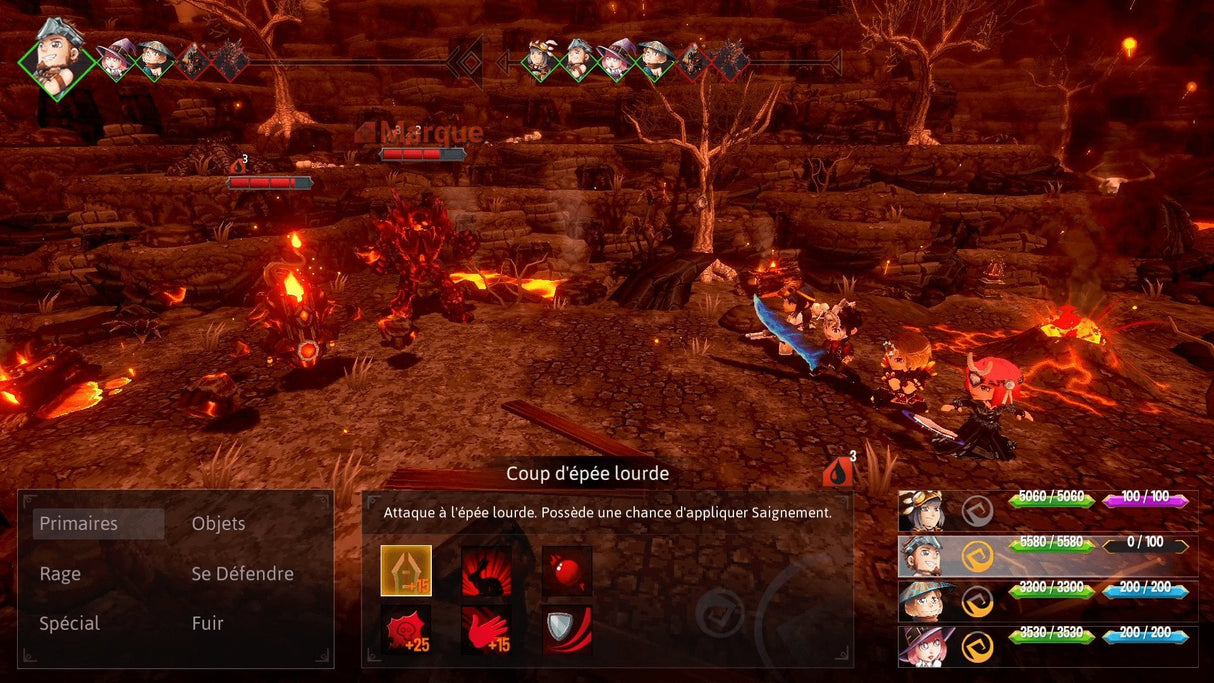Click the bearded swordsman's party portrait
The height and width of the screenshot is (683, 1214).
click(x=920, y=556)
